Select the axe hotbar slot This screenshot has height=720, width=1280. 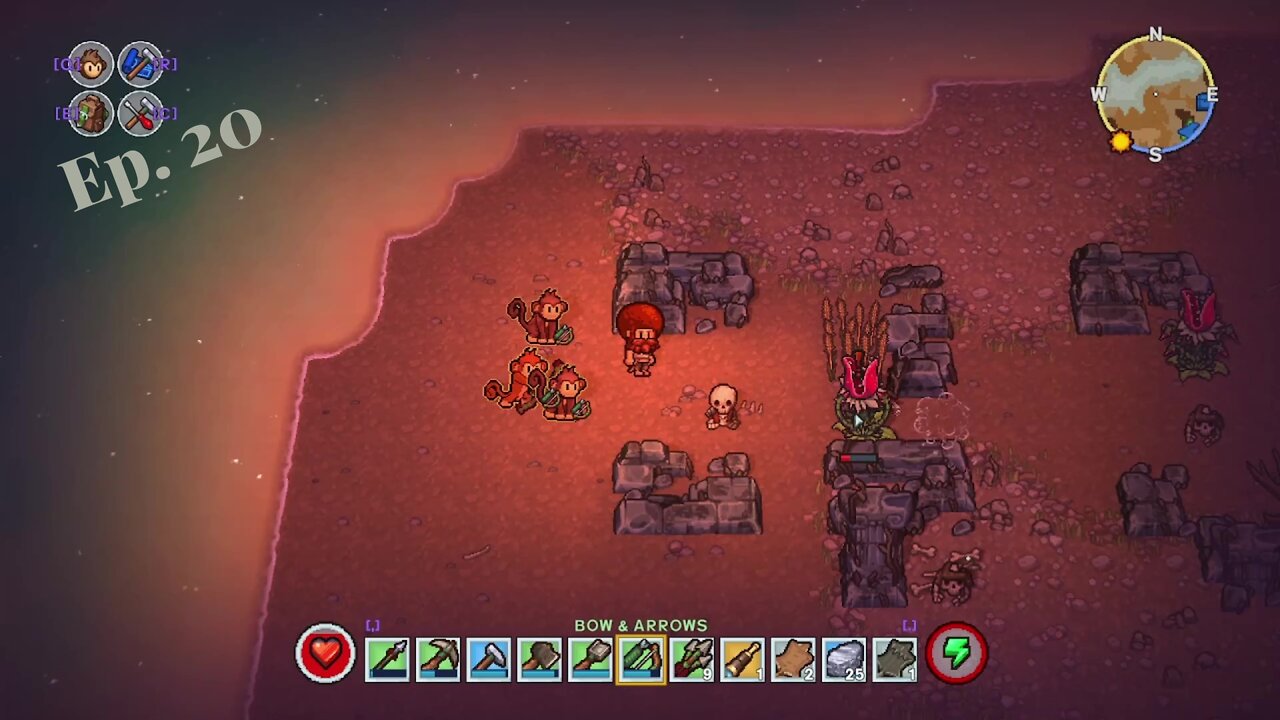coord(540,659)
